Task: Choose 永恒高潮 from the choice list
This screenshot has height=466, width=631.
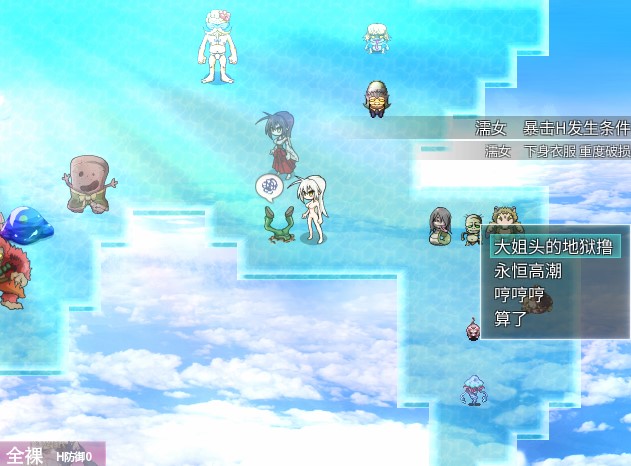Action: coord(526,271)
